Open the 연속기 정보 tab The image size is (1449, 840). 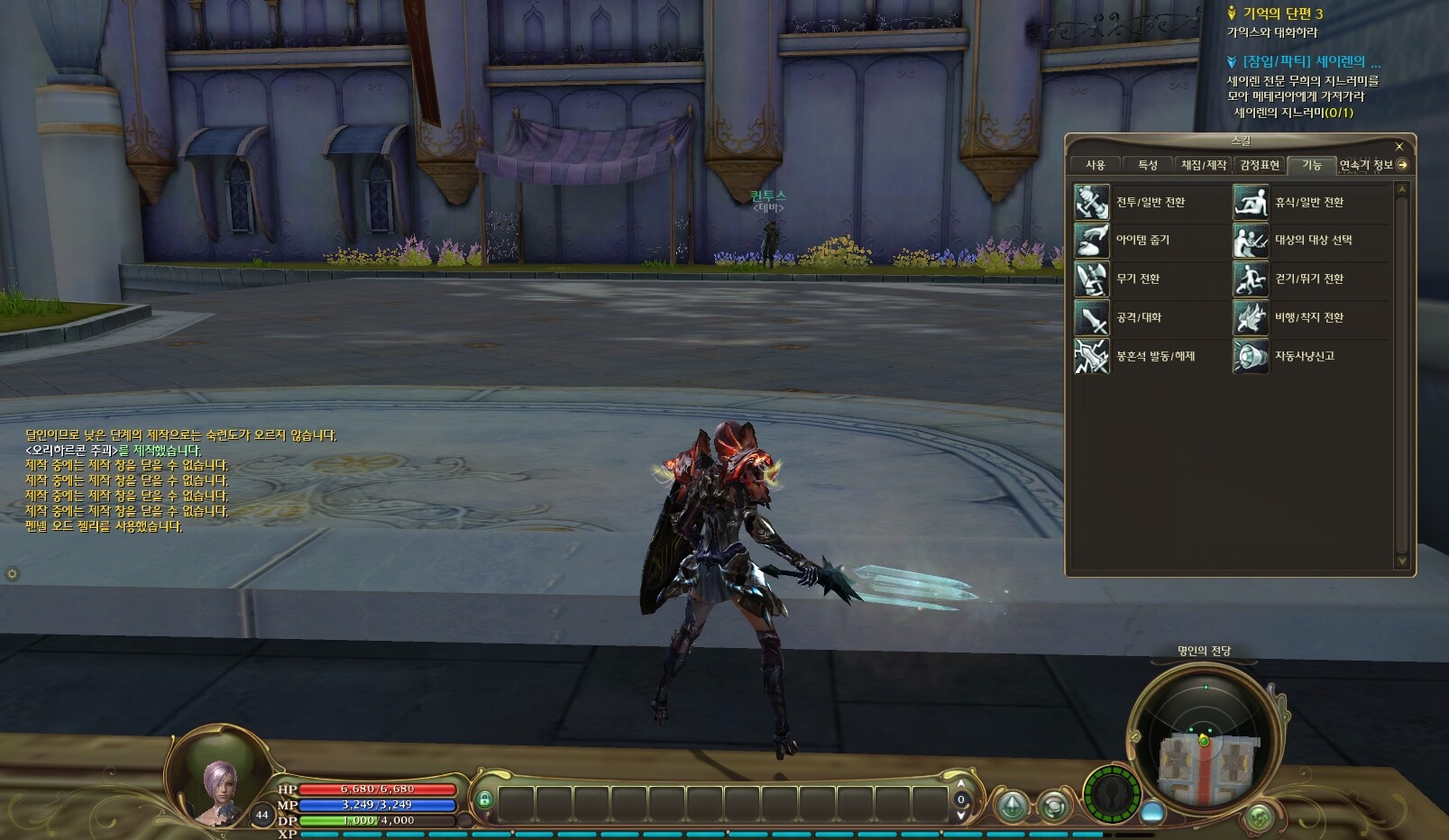click(x=1365, y=165)
